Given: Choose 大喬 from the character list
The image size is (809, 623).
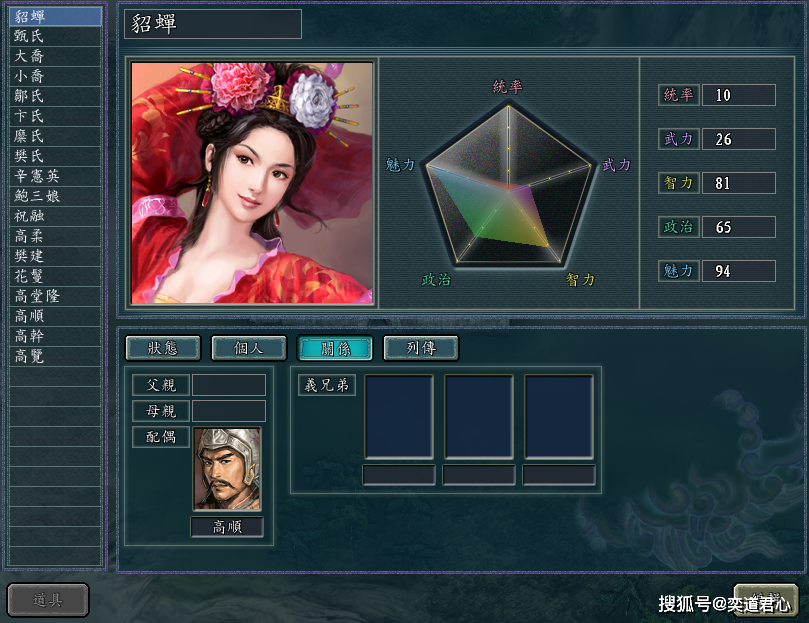Looking at the screenshot, I should 55,56.
